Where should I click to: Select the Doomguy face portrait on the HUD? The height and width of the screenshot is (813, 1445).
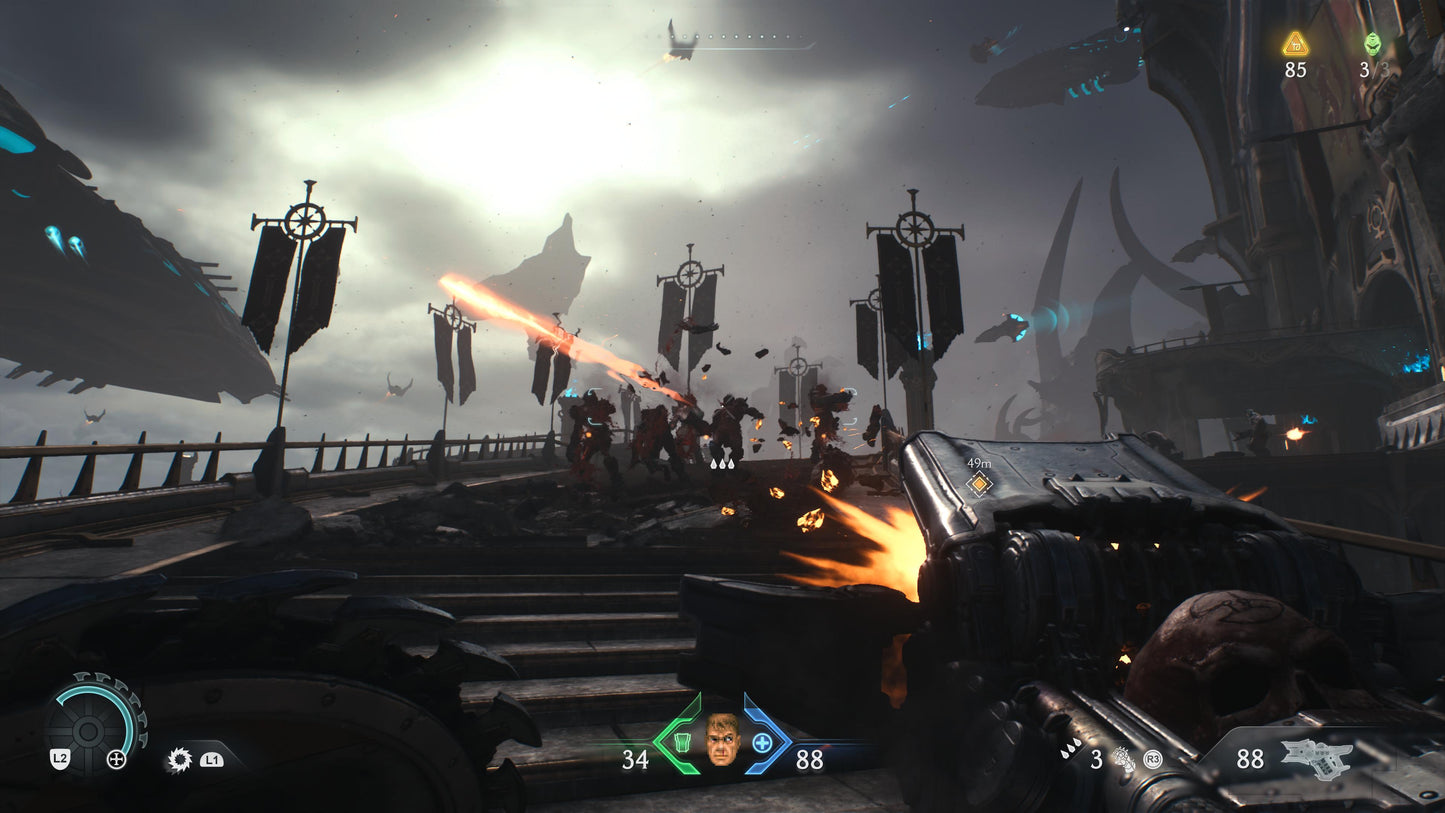click(722, 740)
